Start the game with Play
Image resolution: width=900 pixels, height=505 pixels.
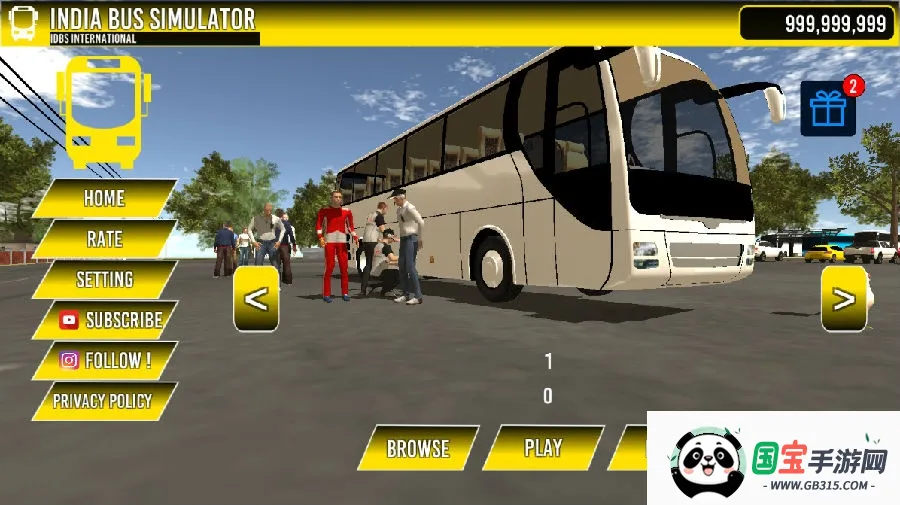543,448
